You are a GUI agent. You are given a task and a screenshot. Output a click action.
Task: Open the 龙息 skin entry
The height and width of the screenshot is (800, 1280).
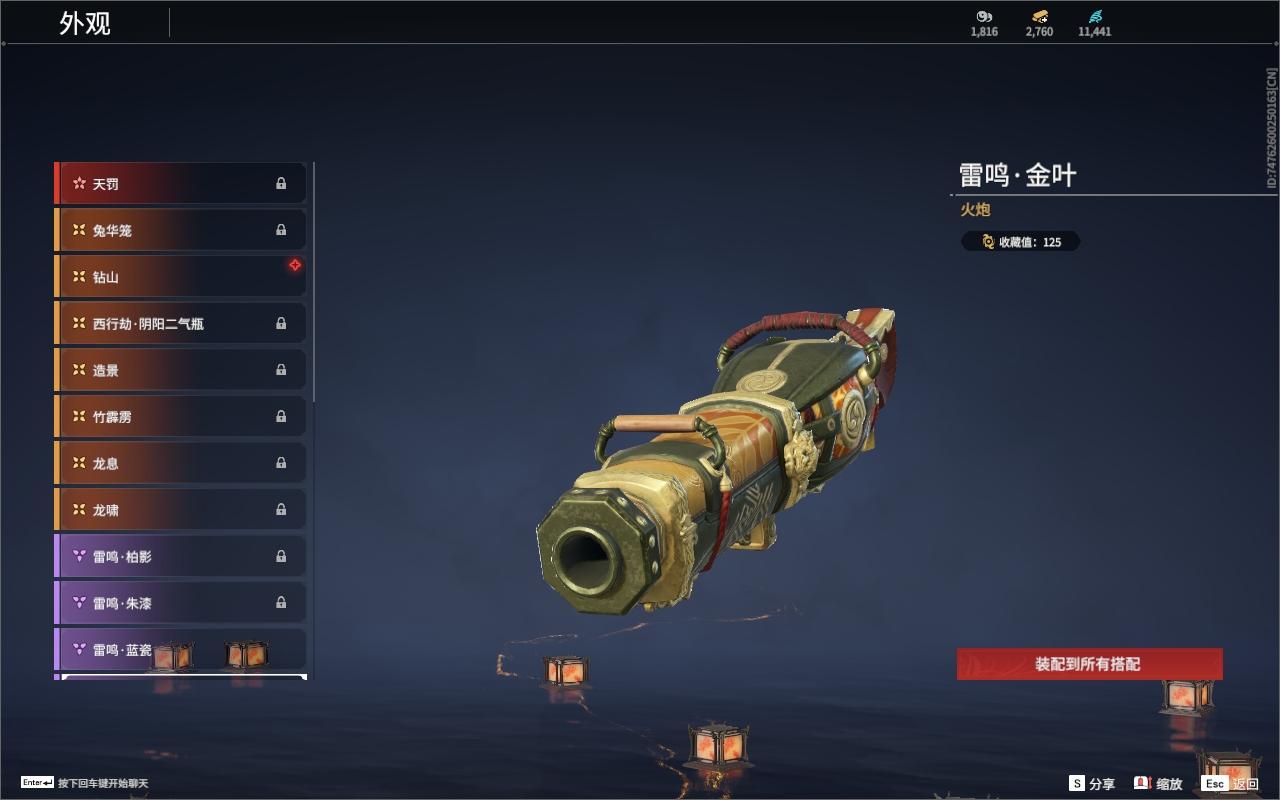(180, 463)
